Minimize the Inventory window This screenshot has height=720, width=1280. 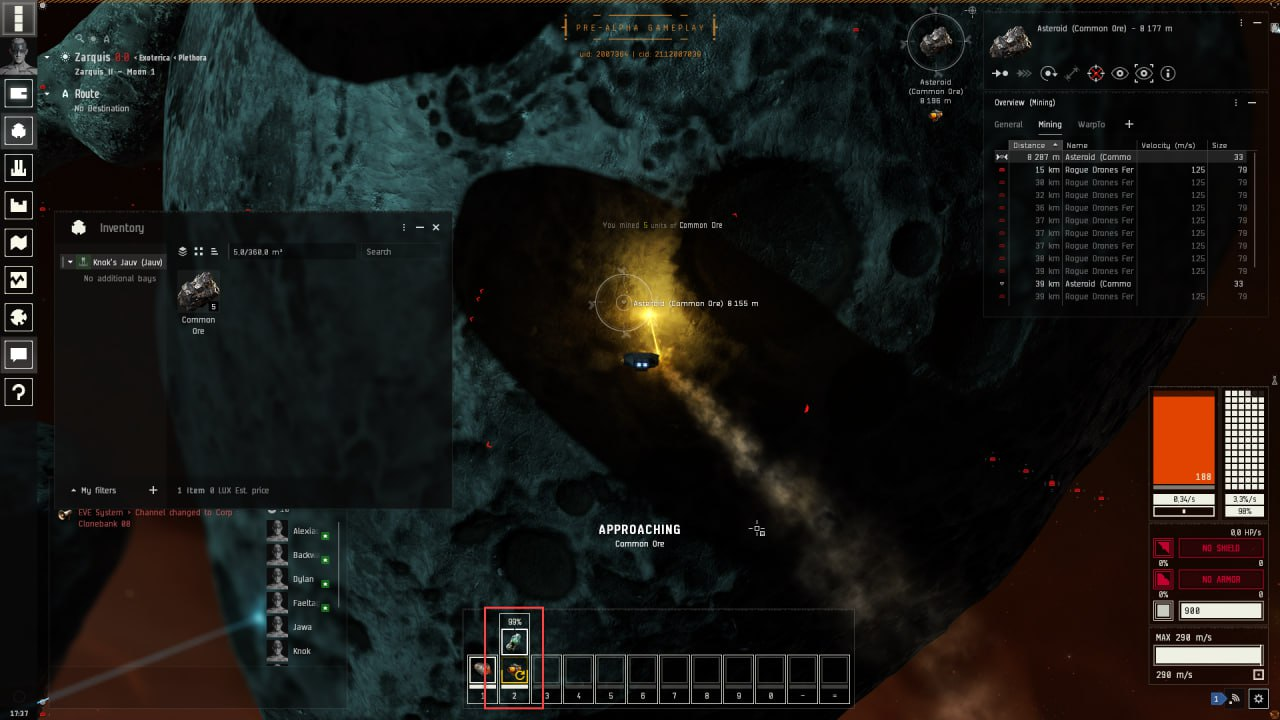pyautogui.click(x=420, y=227)
